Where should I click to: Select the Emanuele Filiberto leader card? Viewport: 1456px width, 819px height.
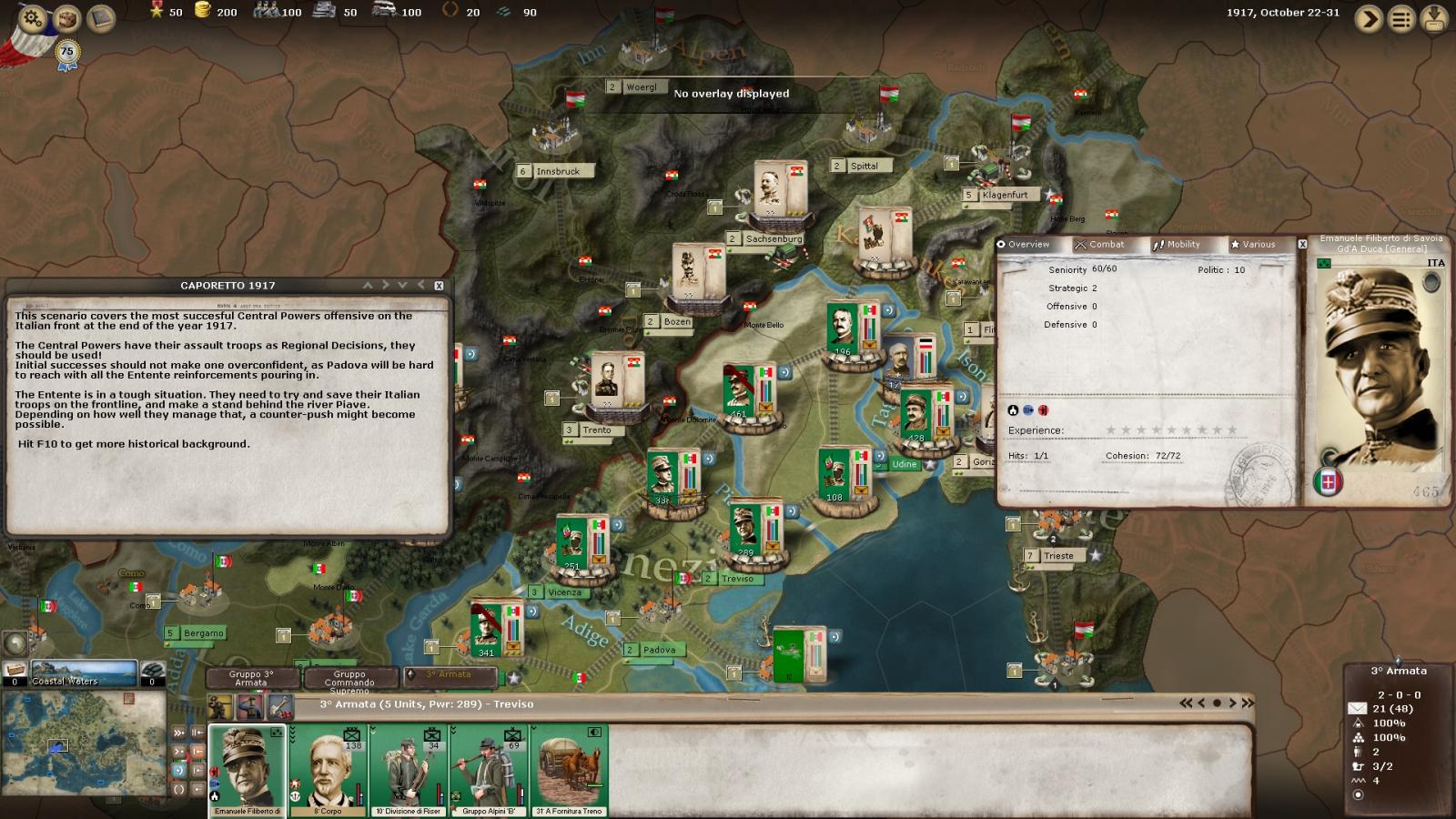pos(248,770)
